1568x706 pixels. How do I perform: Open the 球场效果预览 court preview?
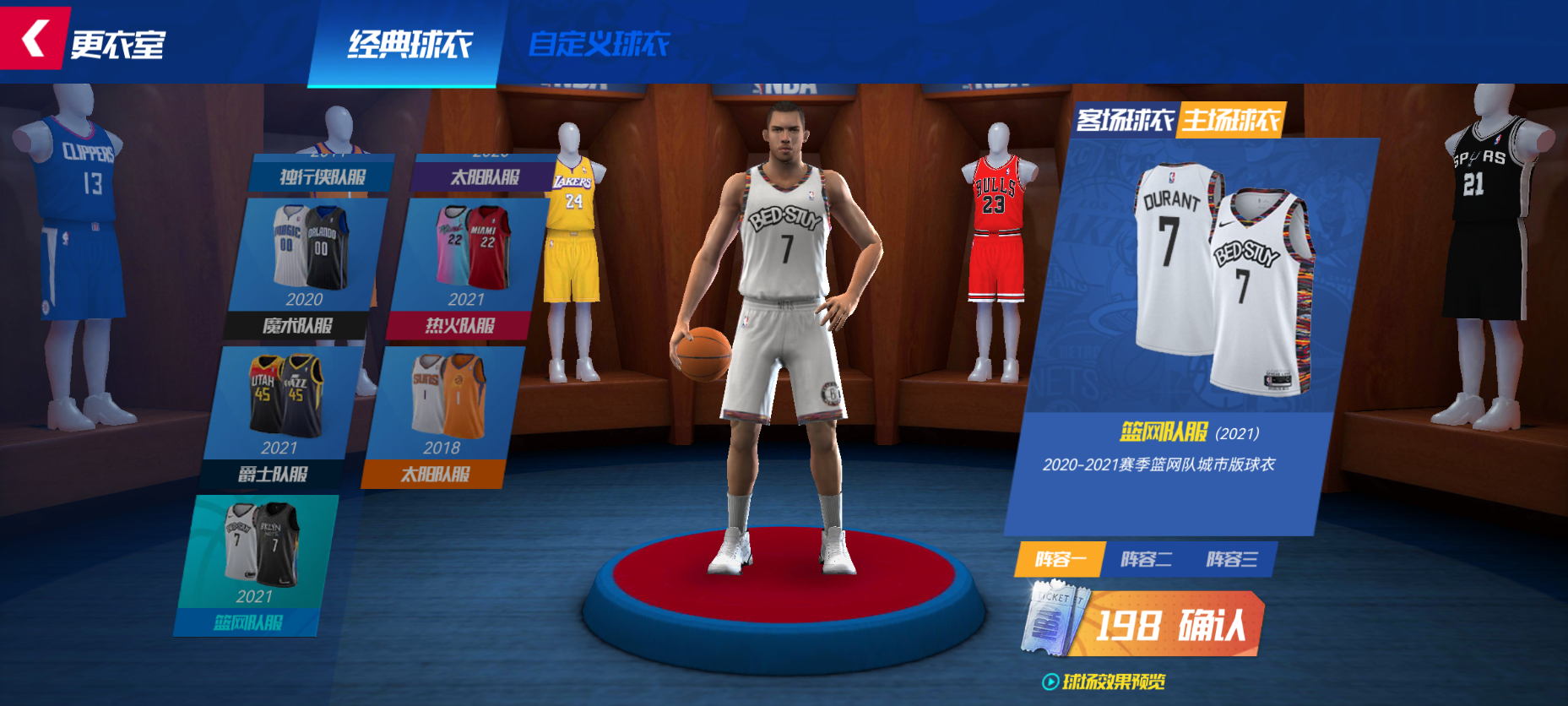point(1104,682)
